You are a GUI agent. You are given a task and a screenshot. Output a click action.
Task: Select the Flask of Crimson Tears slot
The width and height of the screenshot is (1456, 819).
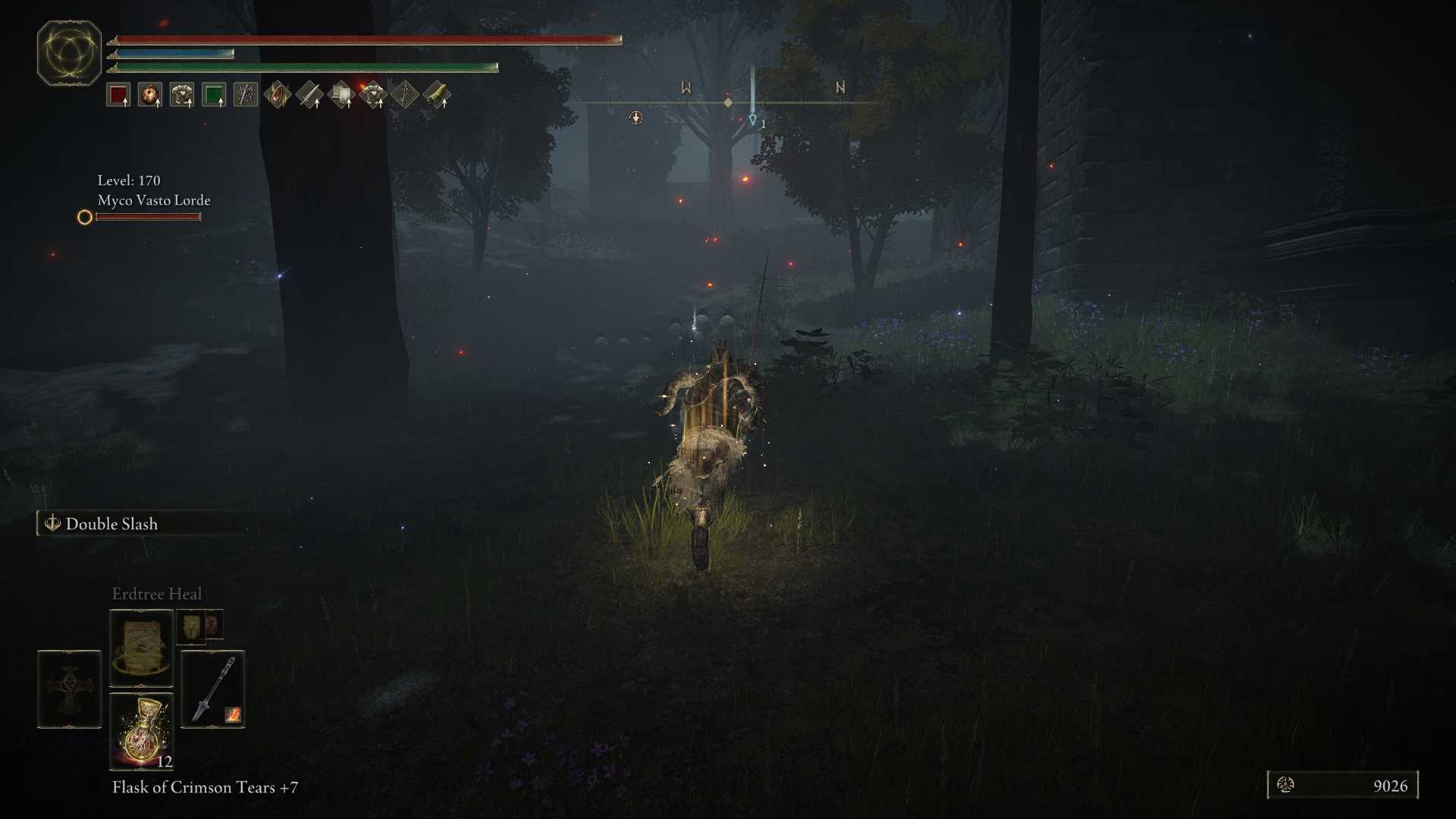(142, 731)
